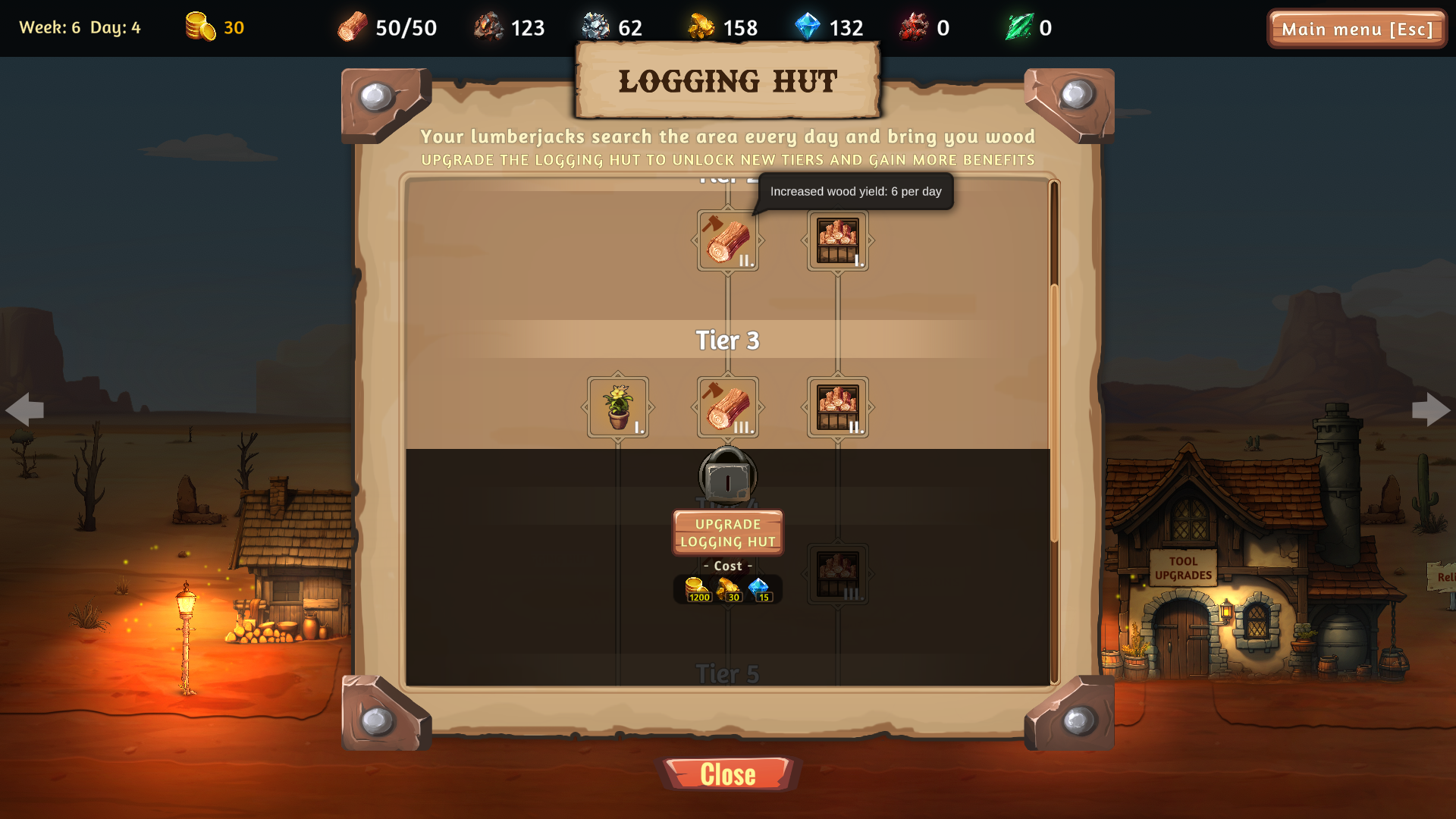Click the gold nugget resource icon
The image size is (1456, 819).
pos(702,27)
